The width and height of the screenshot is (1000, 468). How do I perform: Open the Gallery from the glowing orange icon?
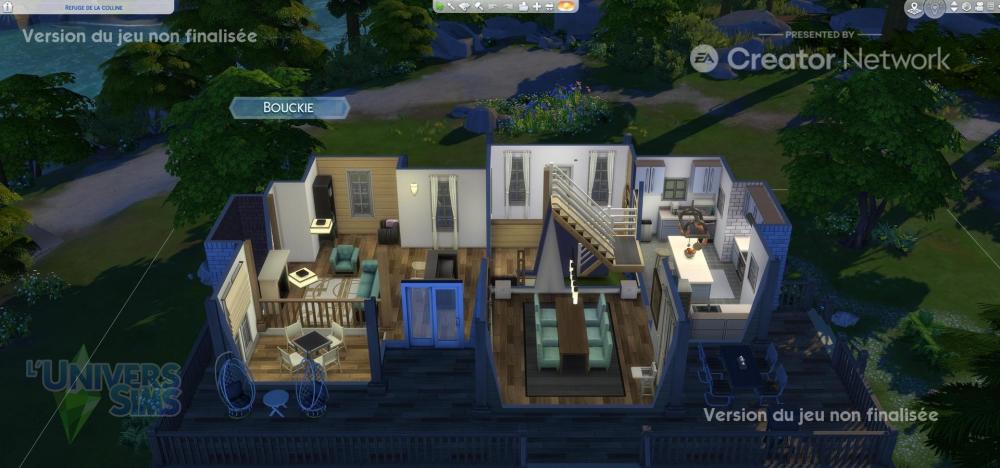click(566, 6)
